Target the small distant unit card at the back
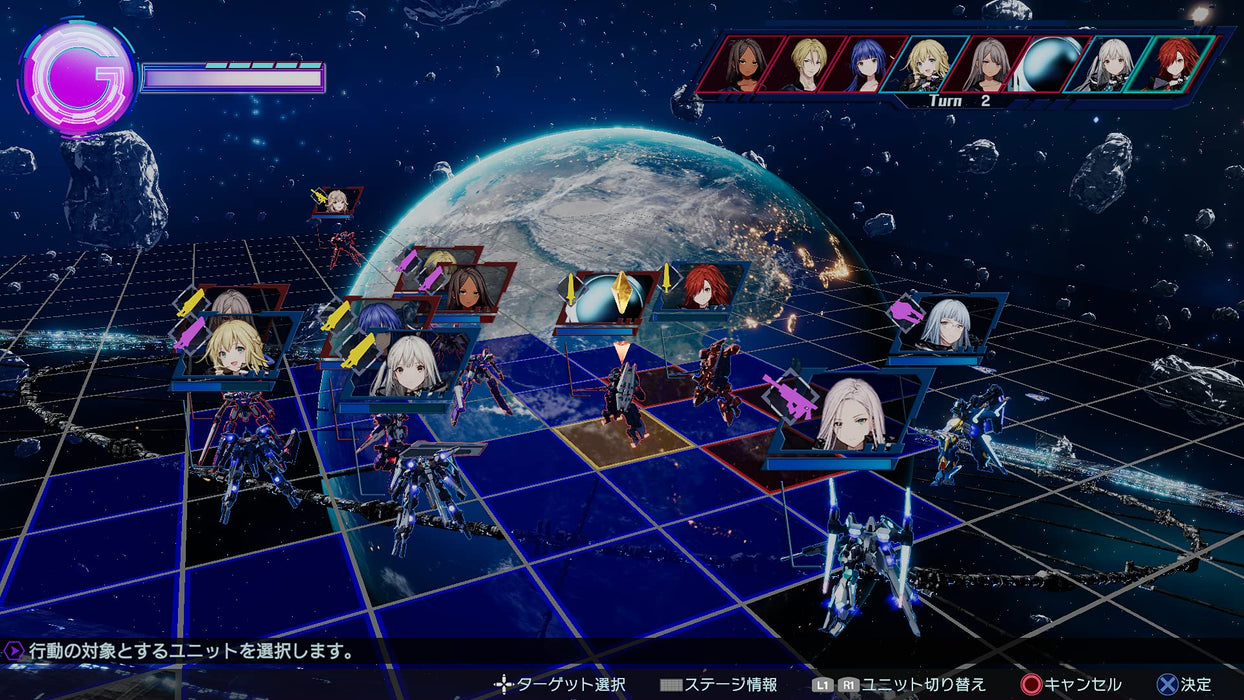1244x700 pixels. tap(338, 201)
